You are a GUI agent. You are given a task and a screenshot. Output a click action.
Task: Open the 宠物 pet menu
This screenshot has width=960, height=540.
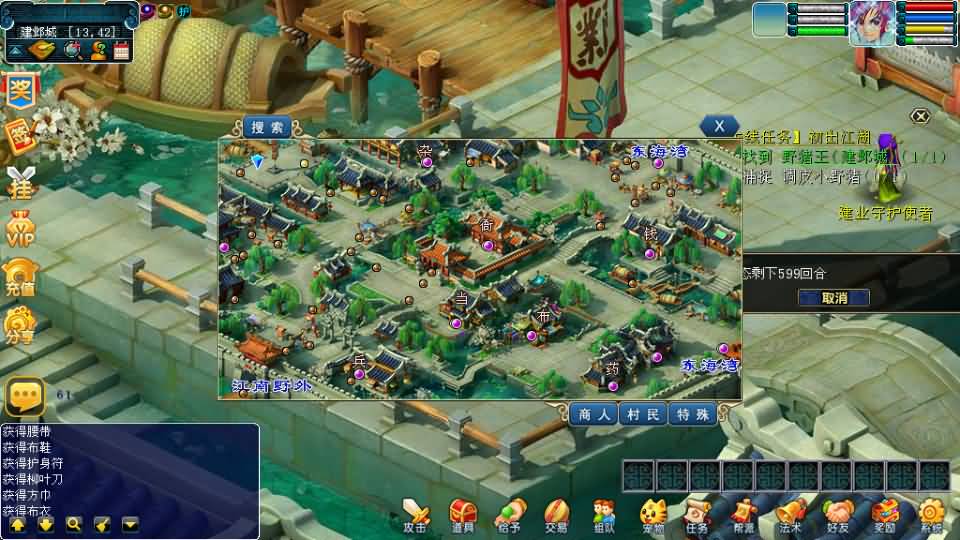653,515
